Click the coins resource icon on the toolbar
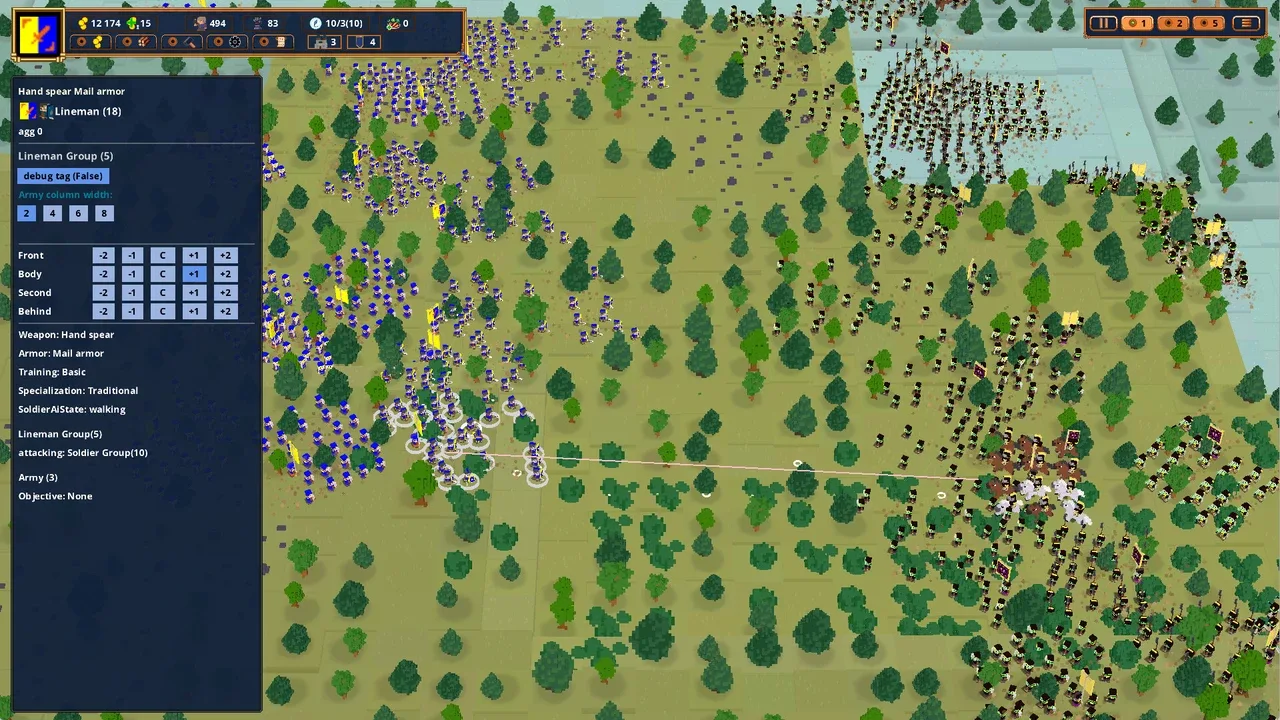 (97, 42)
